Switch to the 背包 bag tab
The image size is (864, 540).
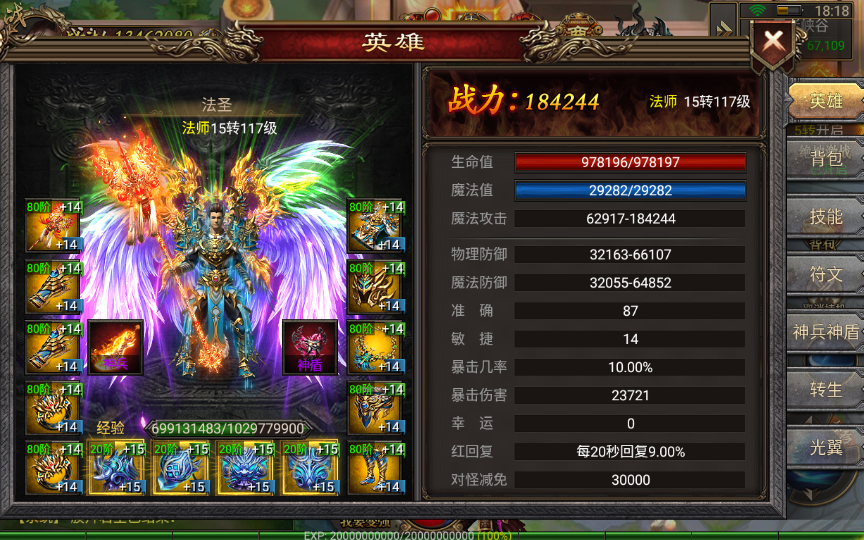click(826, 158)
